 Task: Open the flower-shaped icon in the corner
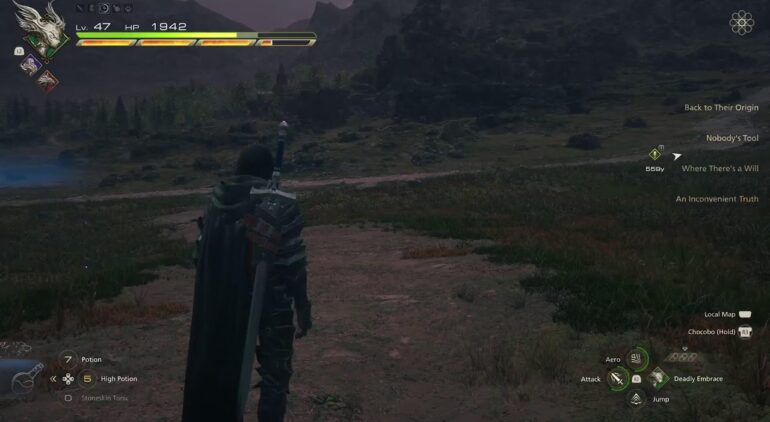(x=741, y=23)
